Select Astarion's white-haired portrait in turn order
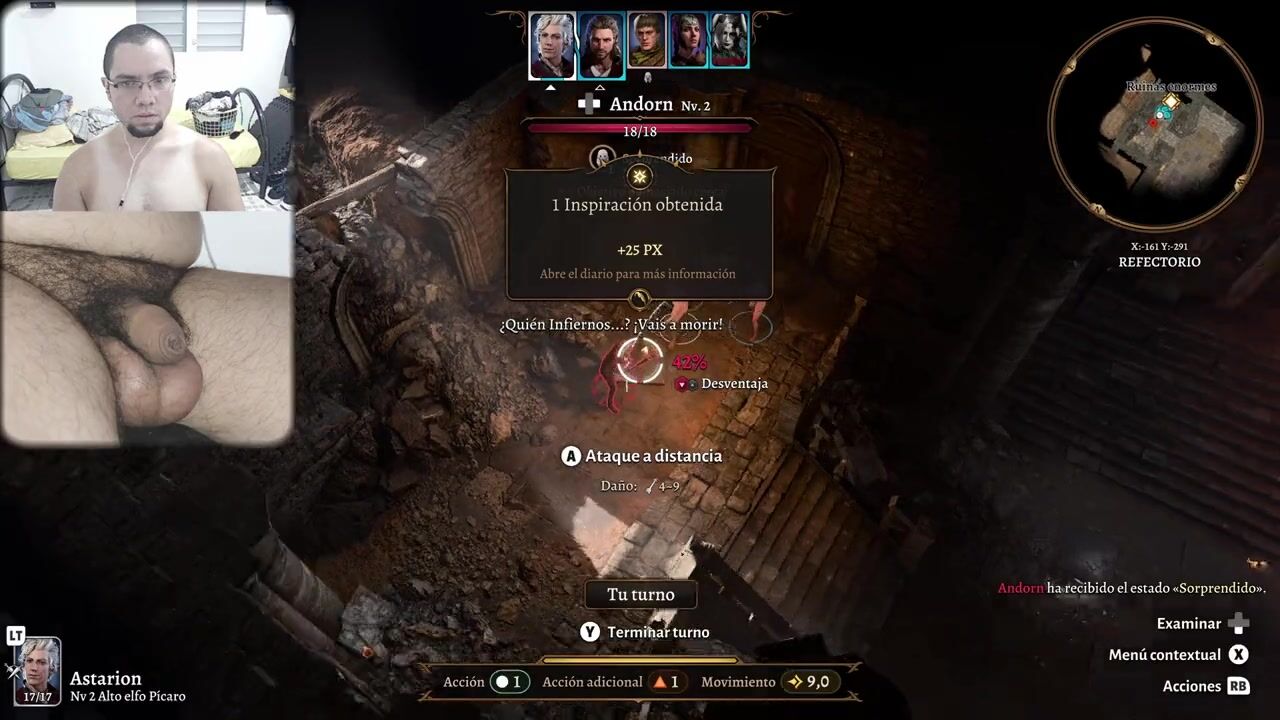The width and height of the screenshot is (1280, 720). click(x=552, y=45)
